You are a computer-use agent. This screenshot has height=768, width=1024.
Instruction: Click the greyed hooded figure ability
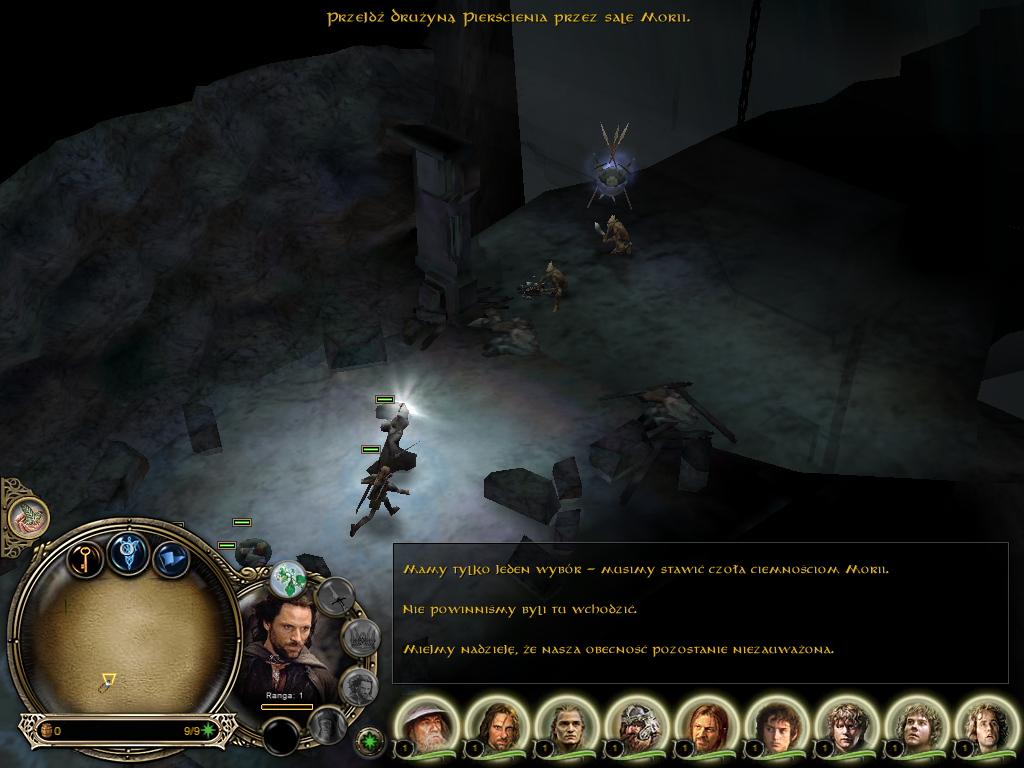click(x=326, y=724)
